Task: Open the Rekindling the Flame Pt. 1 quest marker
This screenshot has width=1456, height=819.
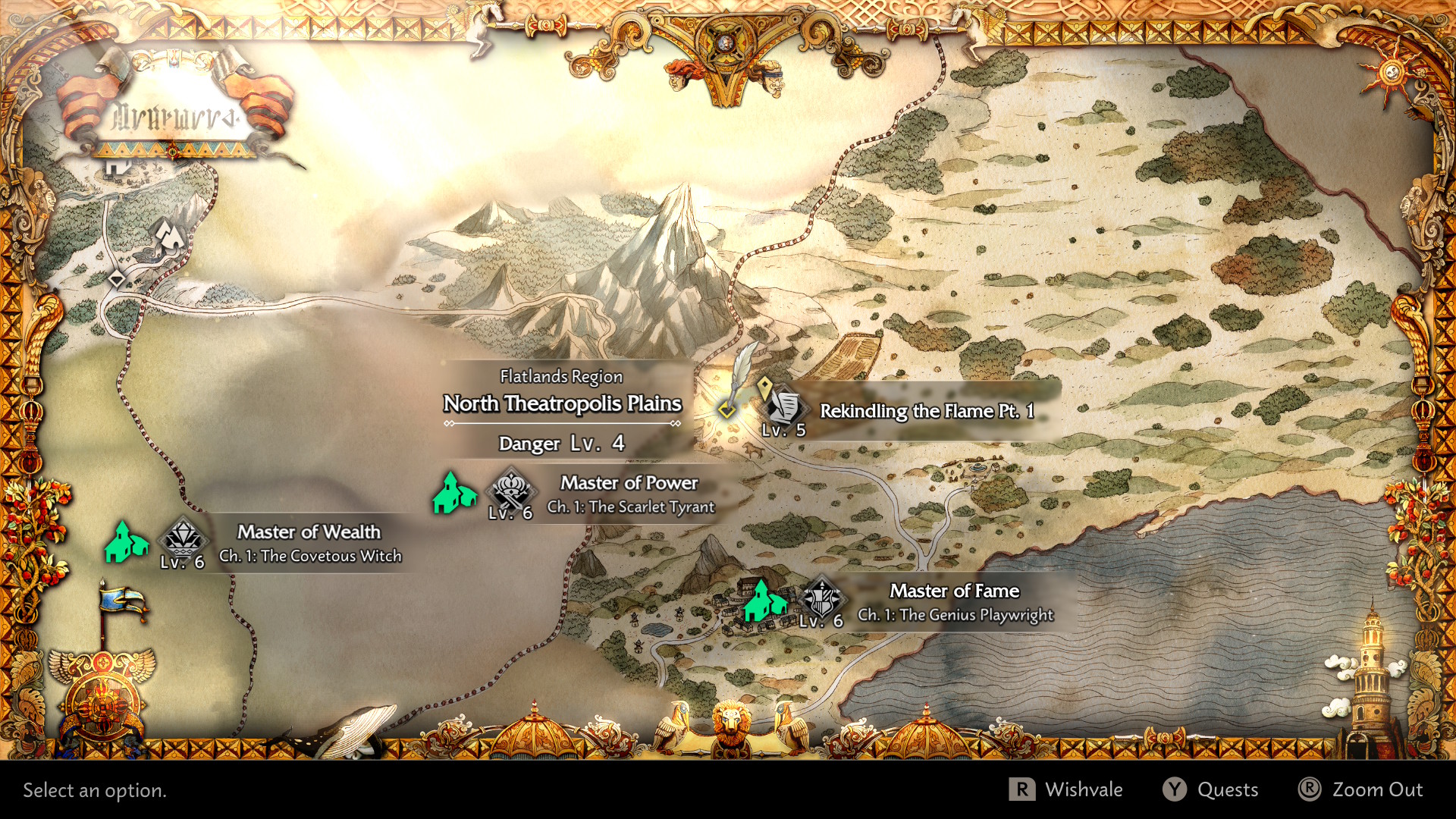Action: (x=784, y=406)
